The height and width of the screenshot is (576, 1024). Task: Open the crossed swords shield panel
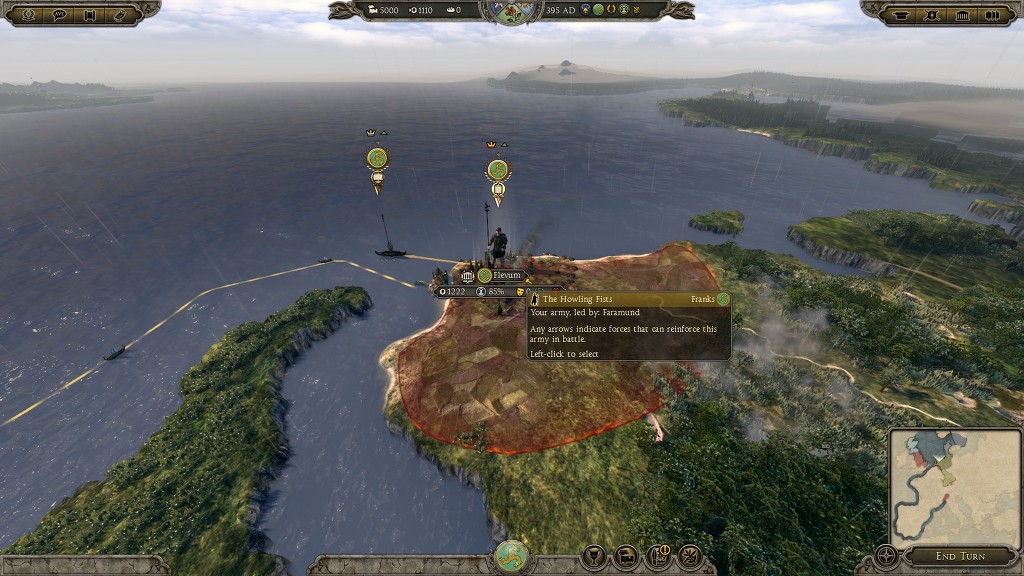click(x=932, y=14)
